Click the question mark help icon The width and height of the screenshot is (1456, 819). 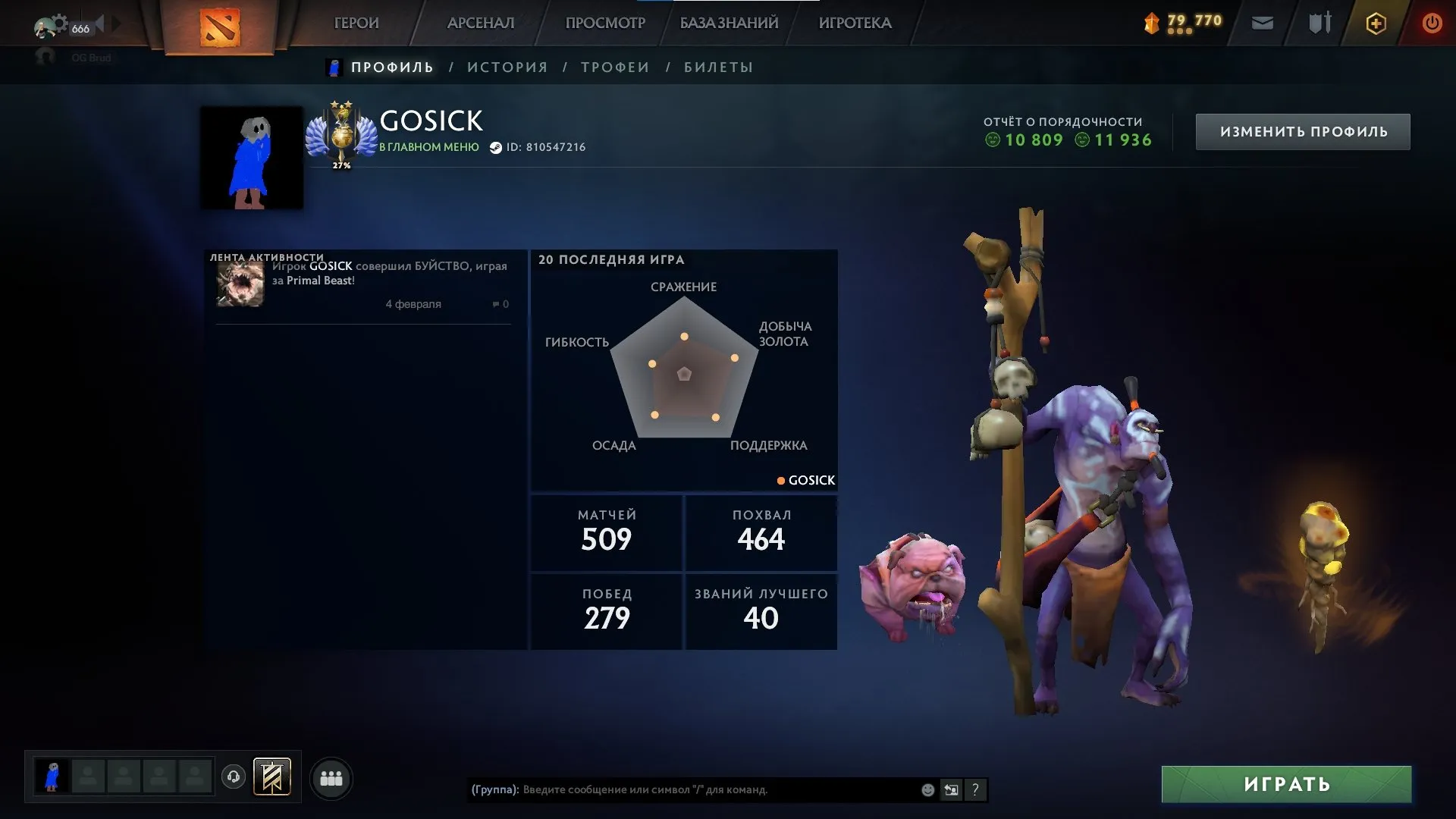point(975,789)
